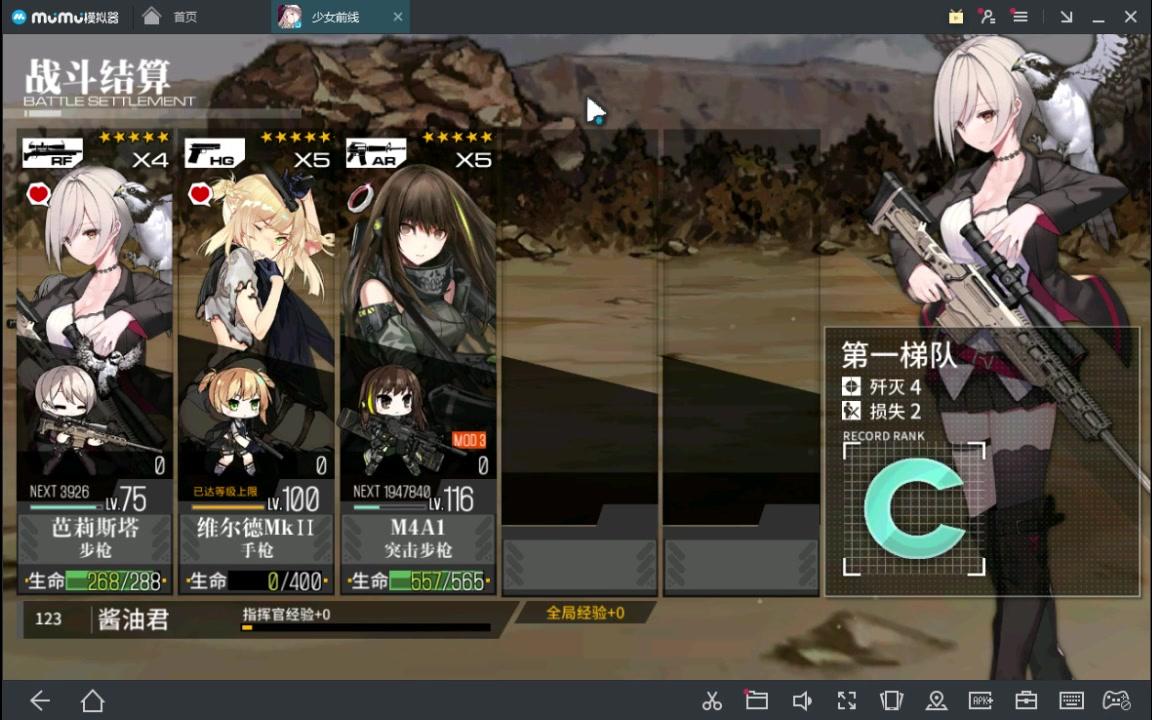Go to the emulator home screen
Viewport: 1152px width, 720px height.
click(92, 701)
